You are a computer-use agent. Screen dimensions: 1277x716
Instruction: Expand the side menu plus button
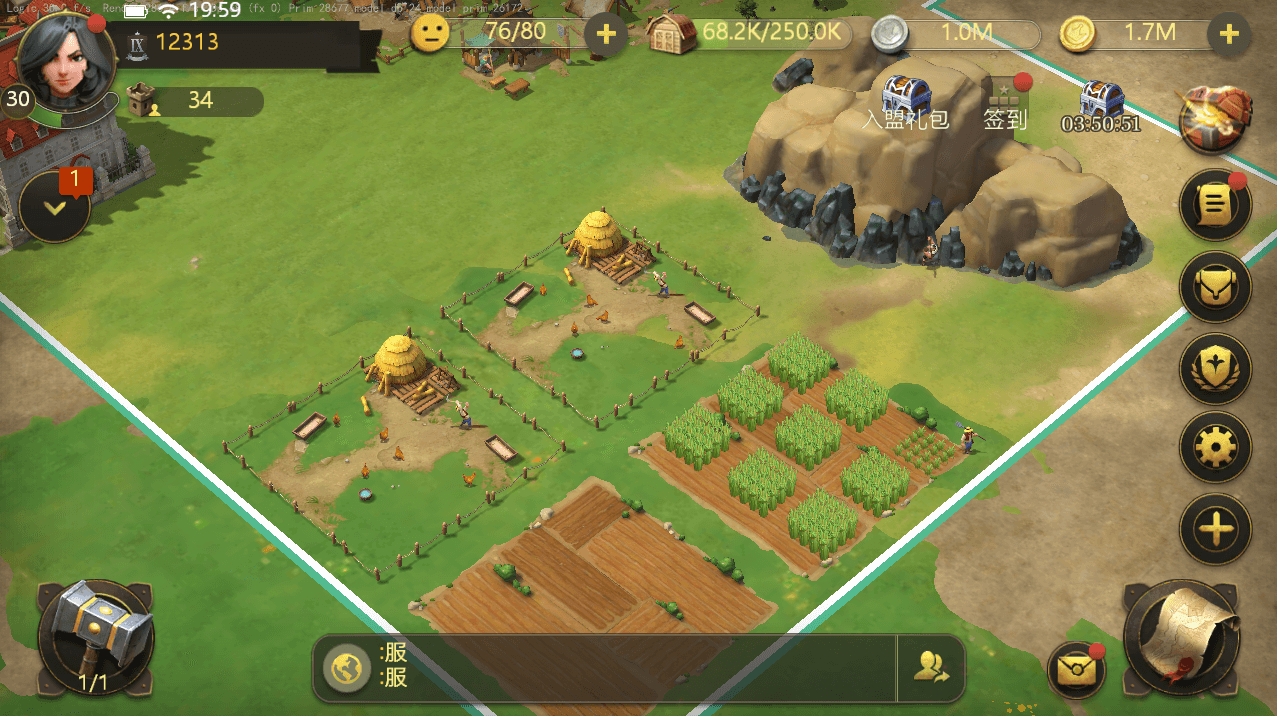(1216, 529)
